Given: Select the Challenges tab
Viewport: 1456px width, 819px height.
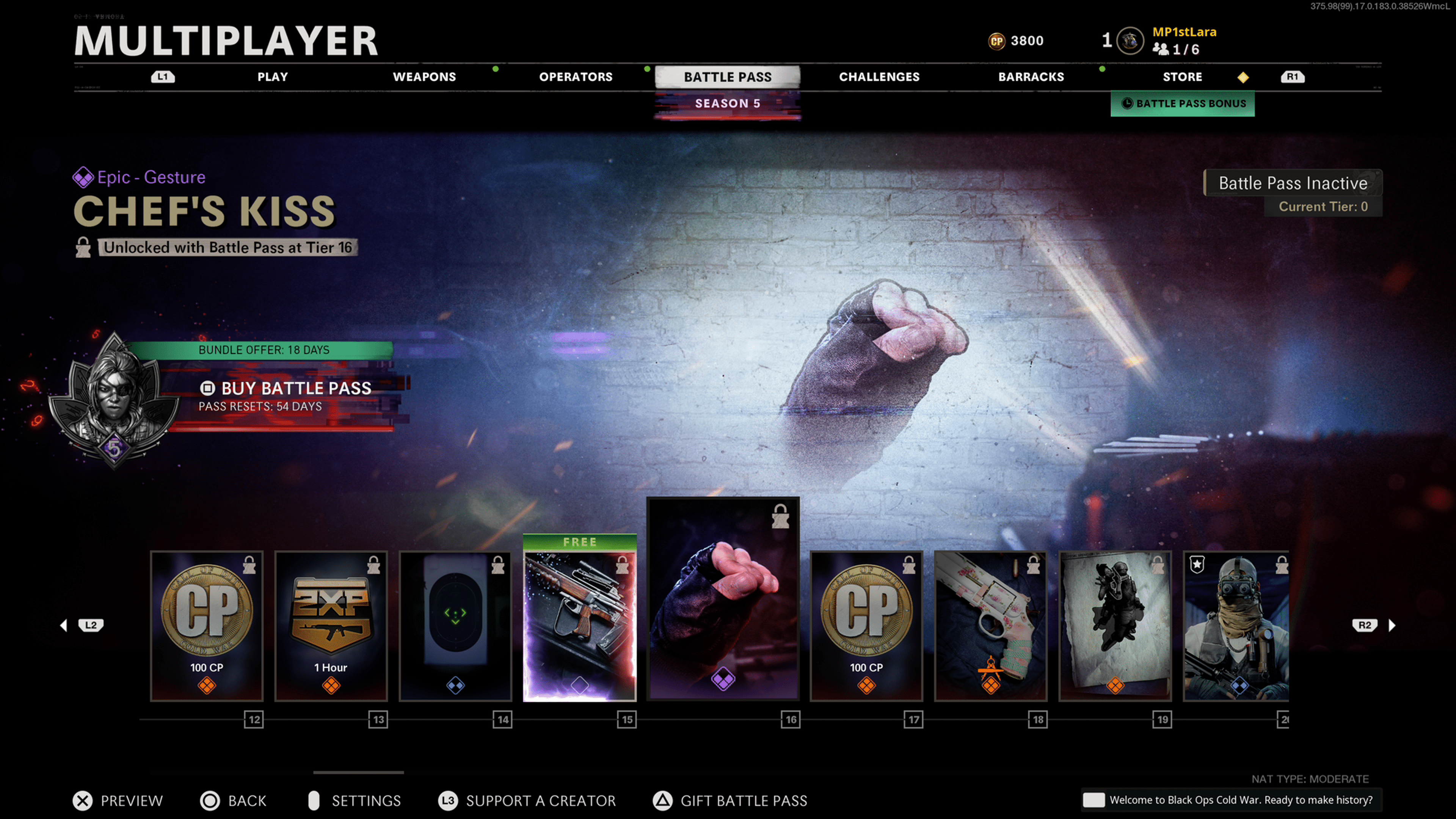Looking at the screenshot, I should [879, 77].
